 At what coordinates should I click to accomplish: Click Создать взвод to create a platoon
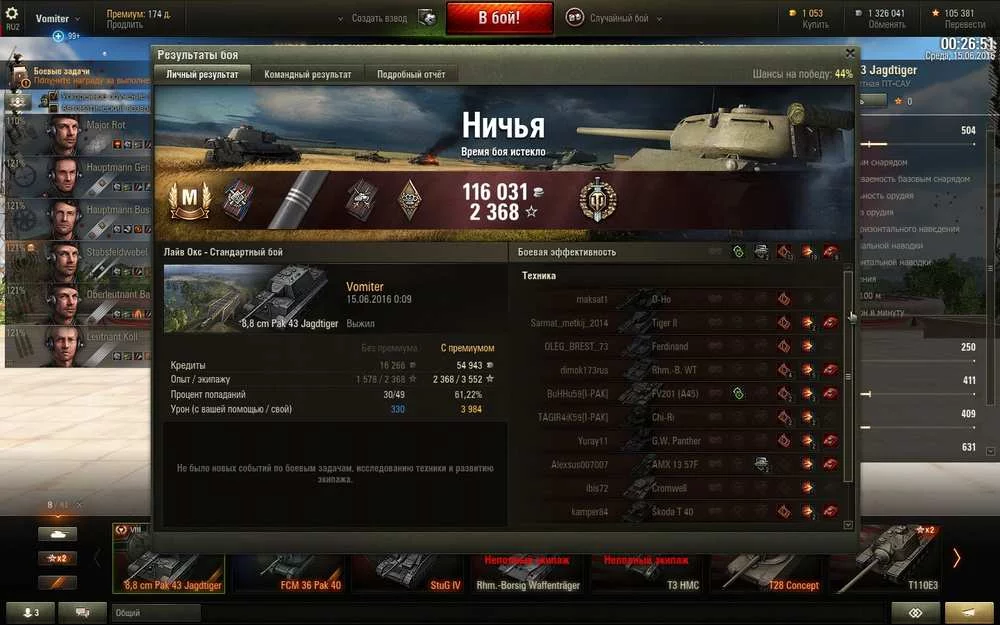(x=383, y=18)
